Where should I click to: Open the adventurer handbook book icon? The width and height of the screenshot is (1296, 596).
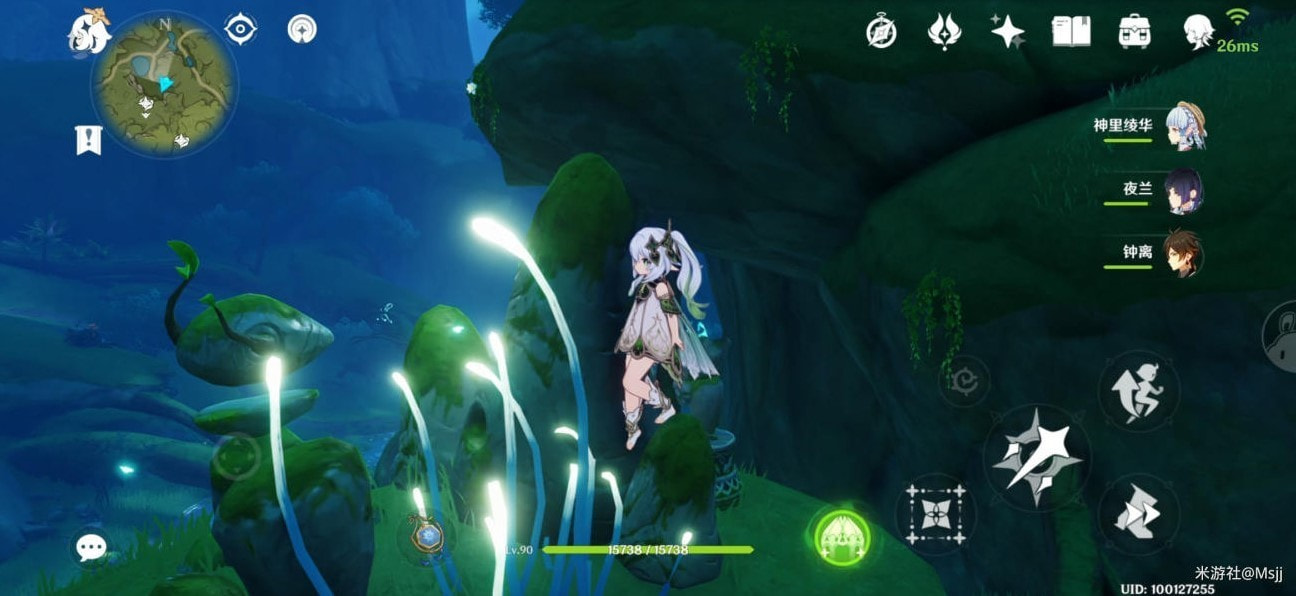1071,32
